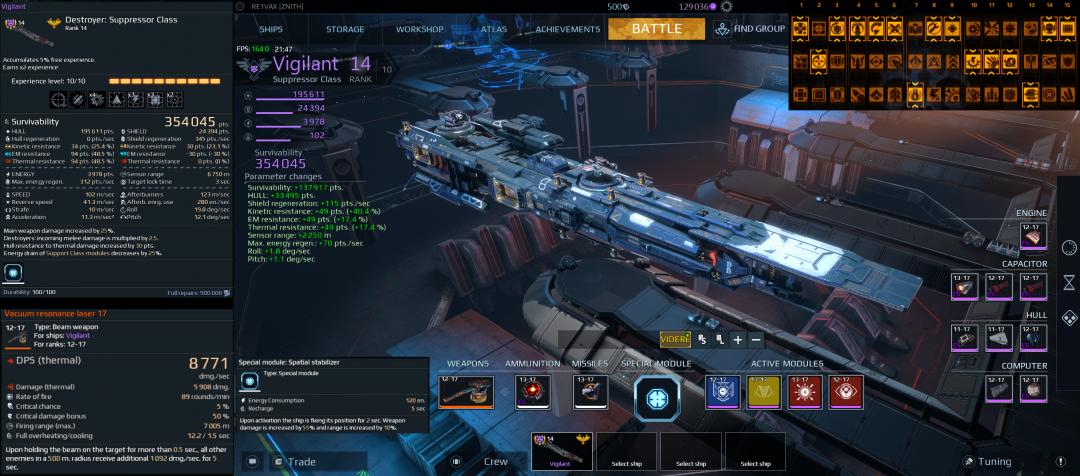Image resolution: width=1080 pixels, height=476 pixels.
Task: Open the Trade panel
Action: [x=298, y=462]
